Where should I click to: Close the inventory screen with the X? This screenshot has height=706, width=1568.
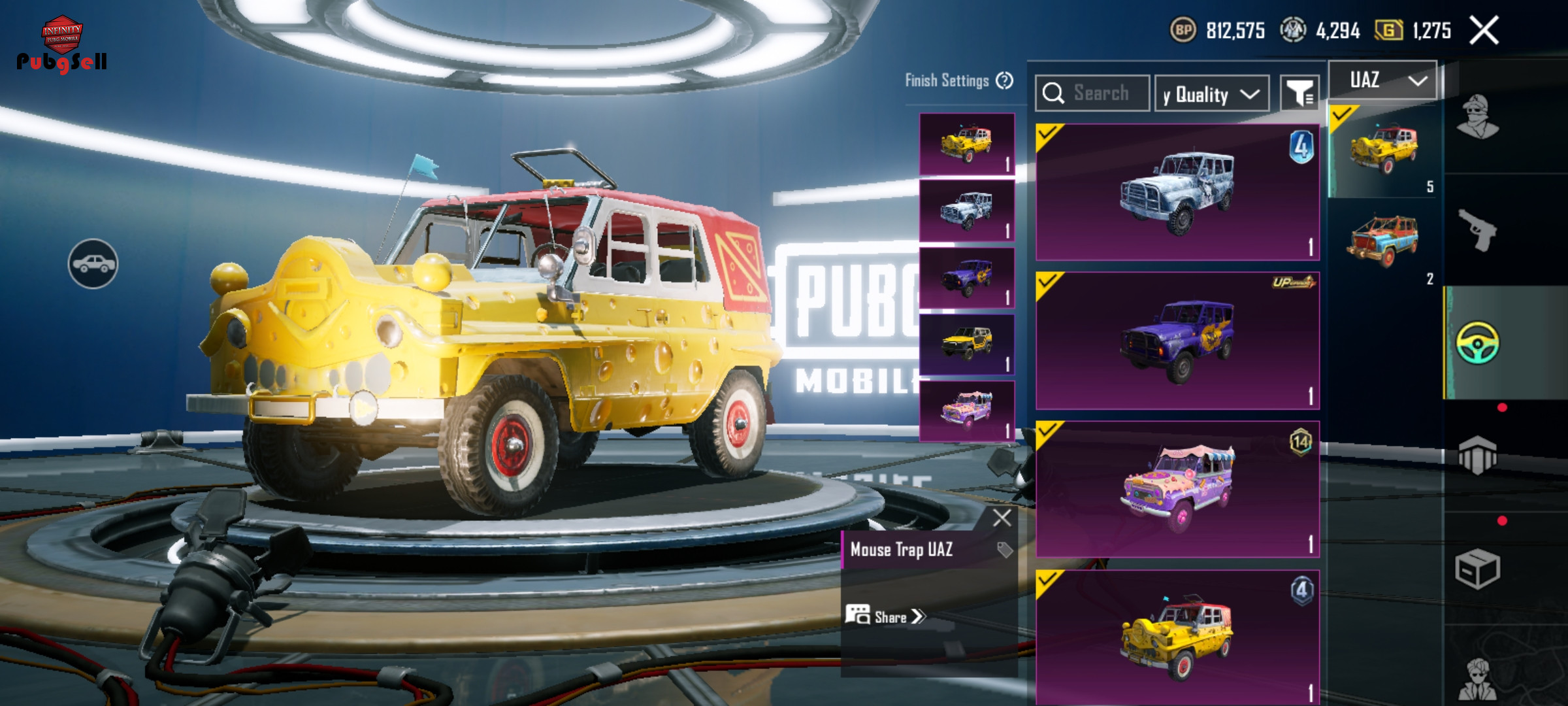click(1484, 31)
